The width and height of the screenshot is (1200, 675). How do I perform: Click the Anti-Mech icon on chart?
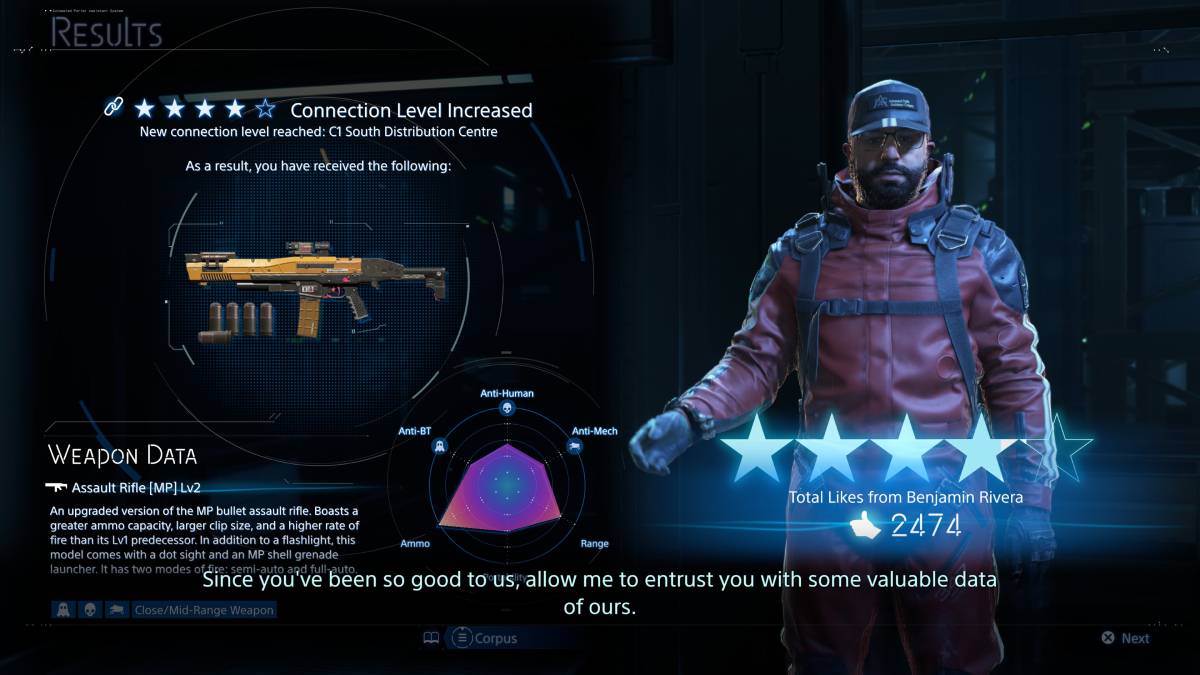[575, 448]
